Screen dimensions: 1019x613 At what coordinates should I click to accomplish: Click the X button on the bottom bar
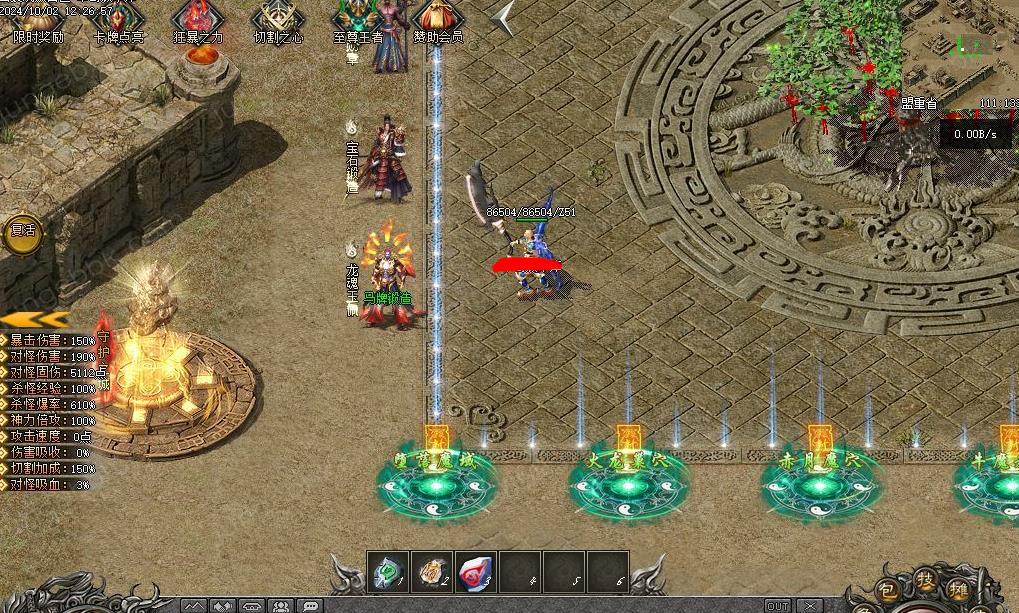[x=809, y=606]
